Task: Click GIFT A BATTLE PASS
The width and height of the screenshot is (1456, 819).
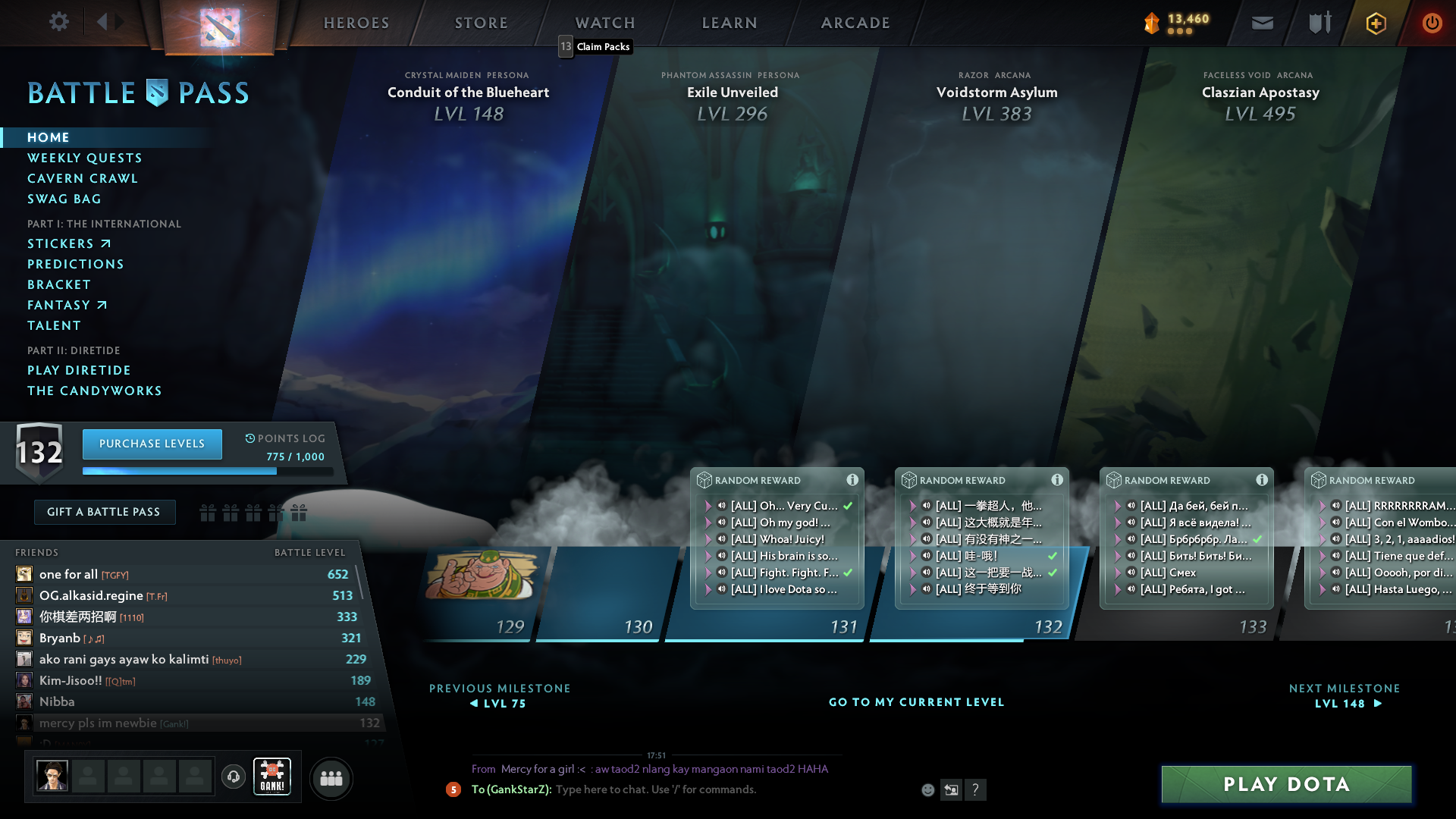Action: click(104, 512)
